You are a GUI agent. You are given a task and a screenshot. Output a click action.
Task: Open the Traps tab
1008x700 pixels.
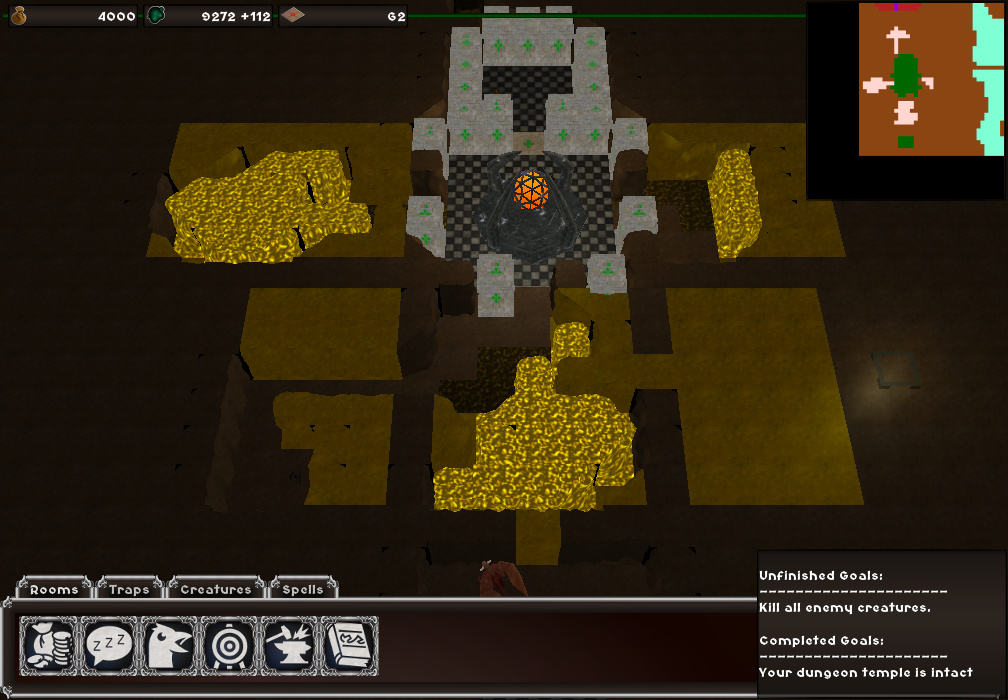pyautogui.click(x=130, y=589)
